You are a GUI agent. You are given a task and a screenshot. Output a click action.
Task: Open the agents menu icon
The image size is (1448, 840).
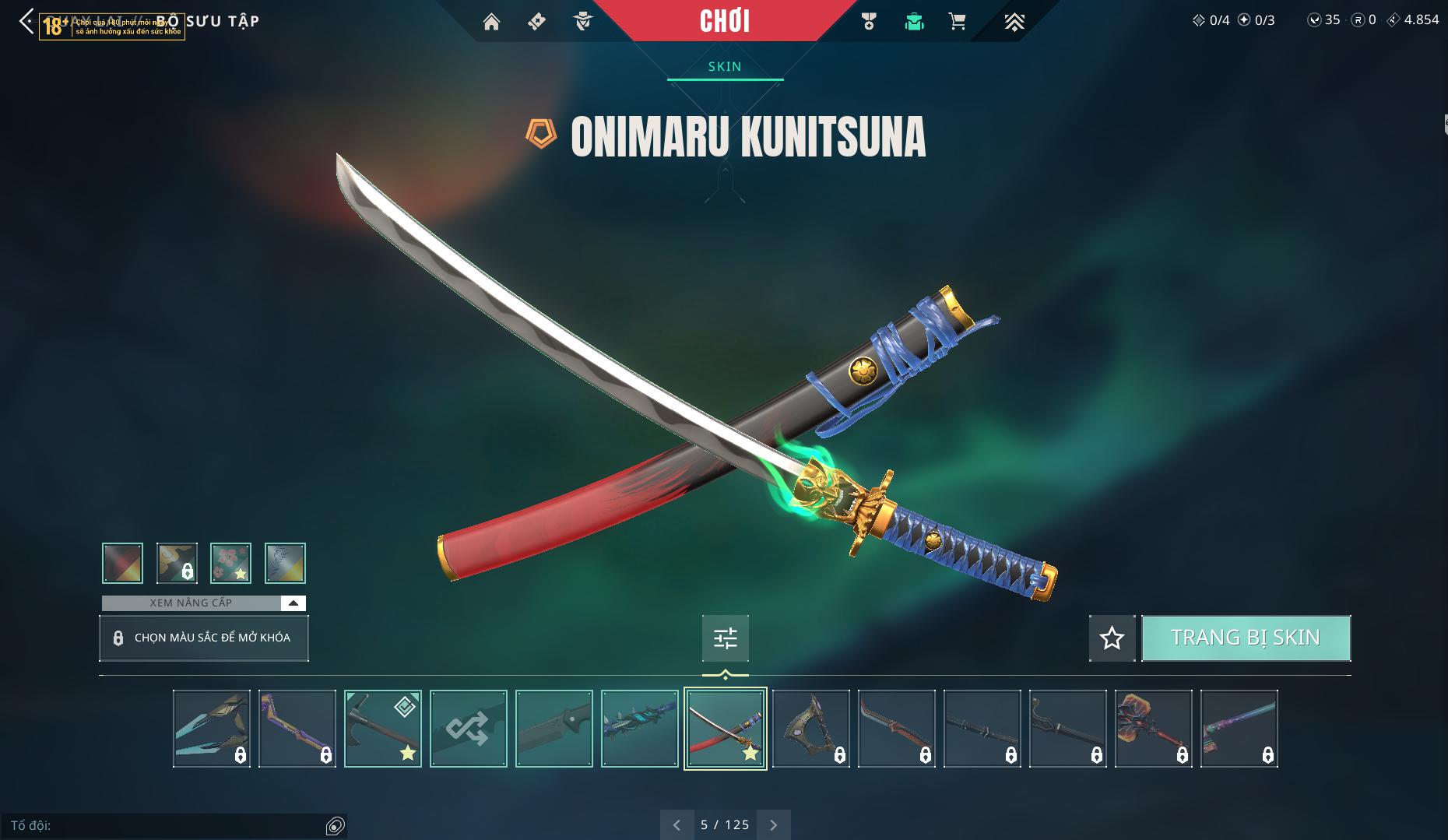point(582,22)
